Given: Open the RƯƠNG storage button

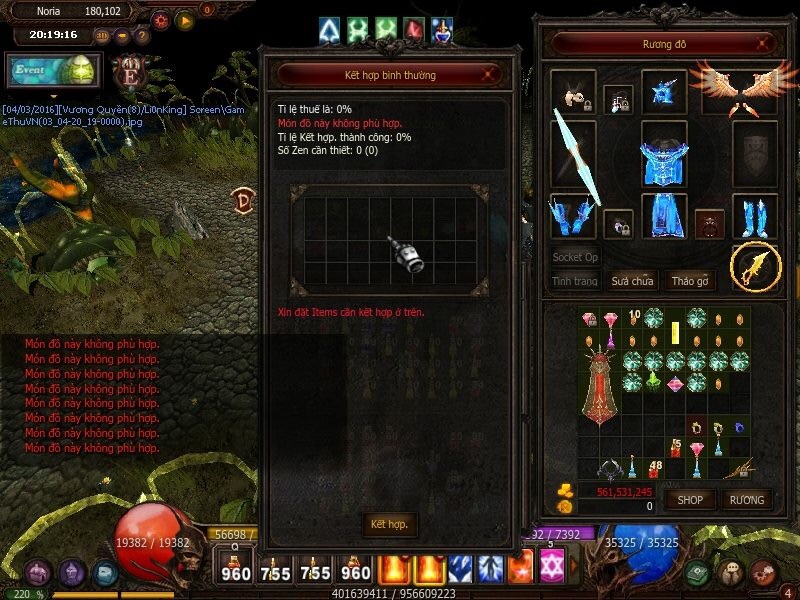Looking at the screenshot, I should (x=746, y=499).
